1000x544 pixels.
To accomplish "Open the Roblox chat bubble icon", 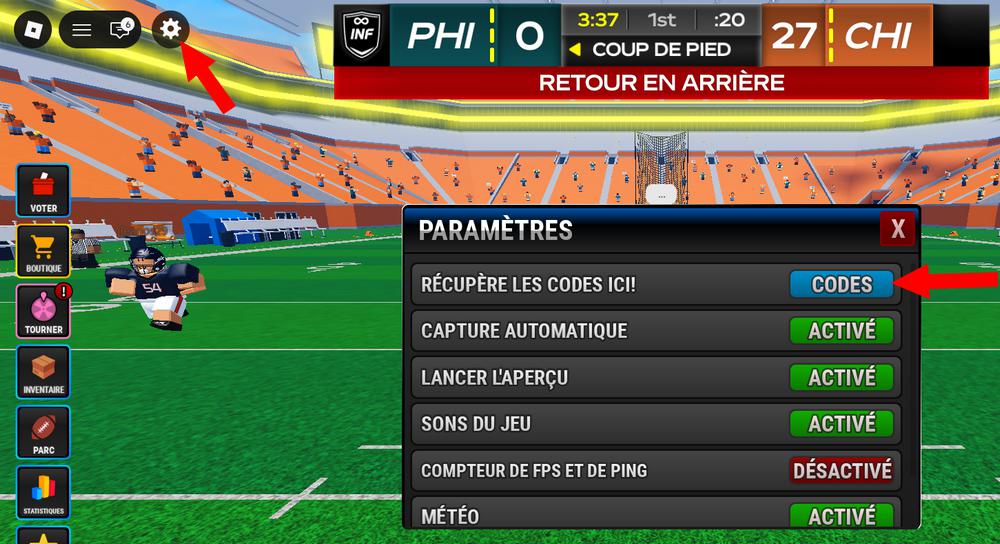I will pyautogui.click(x=121, y=30).
